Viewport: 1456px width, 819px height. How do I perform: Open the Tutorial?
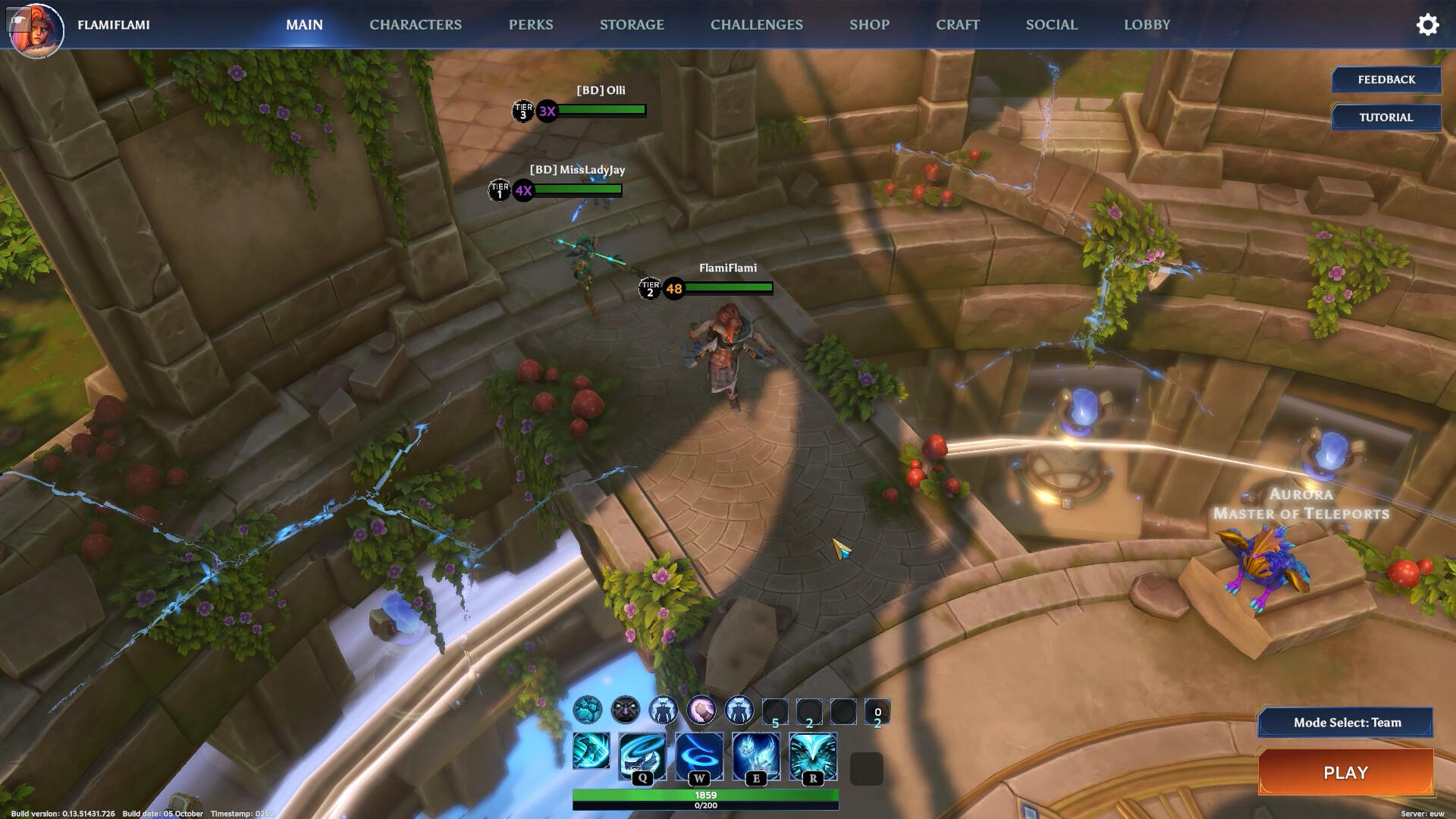click(x=1386, y=118)
